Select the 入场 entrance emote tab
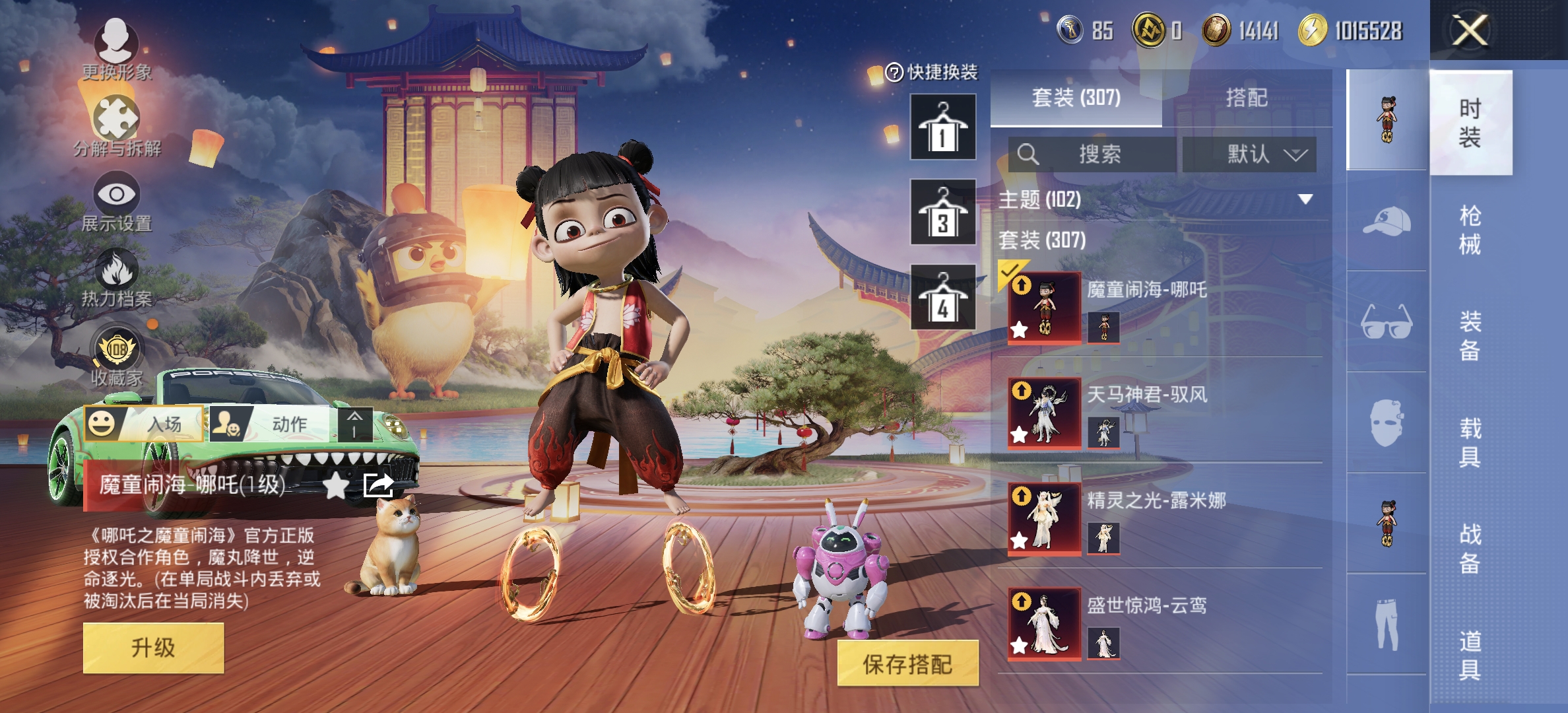Viewport: 1568px width, 713px height. (x=145, y=424)
